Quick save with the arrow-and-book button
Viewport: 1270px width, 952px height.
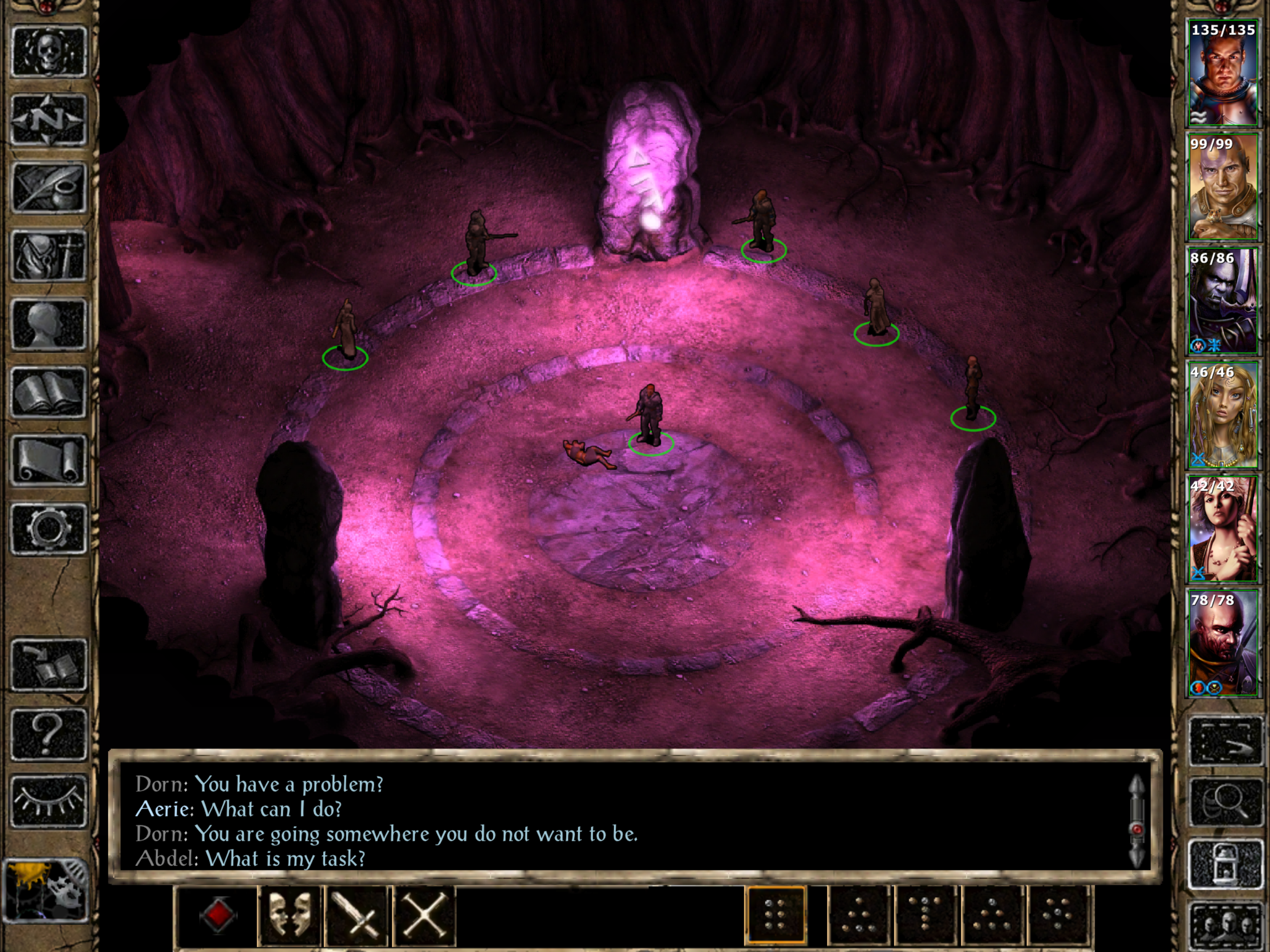[x=49, y=665]
